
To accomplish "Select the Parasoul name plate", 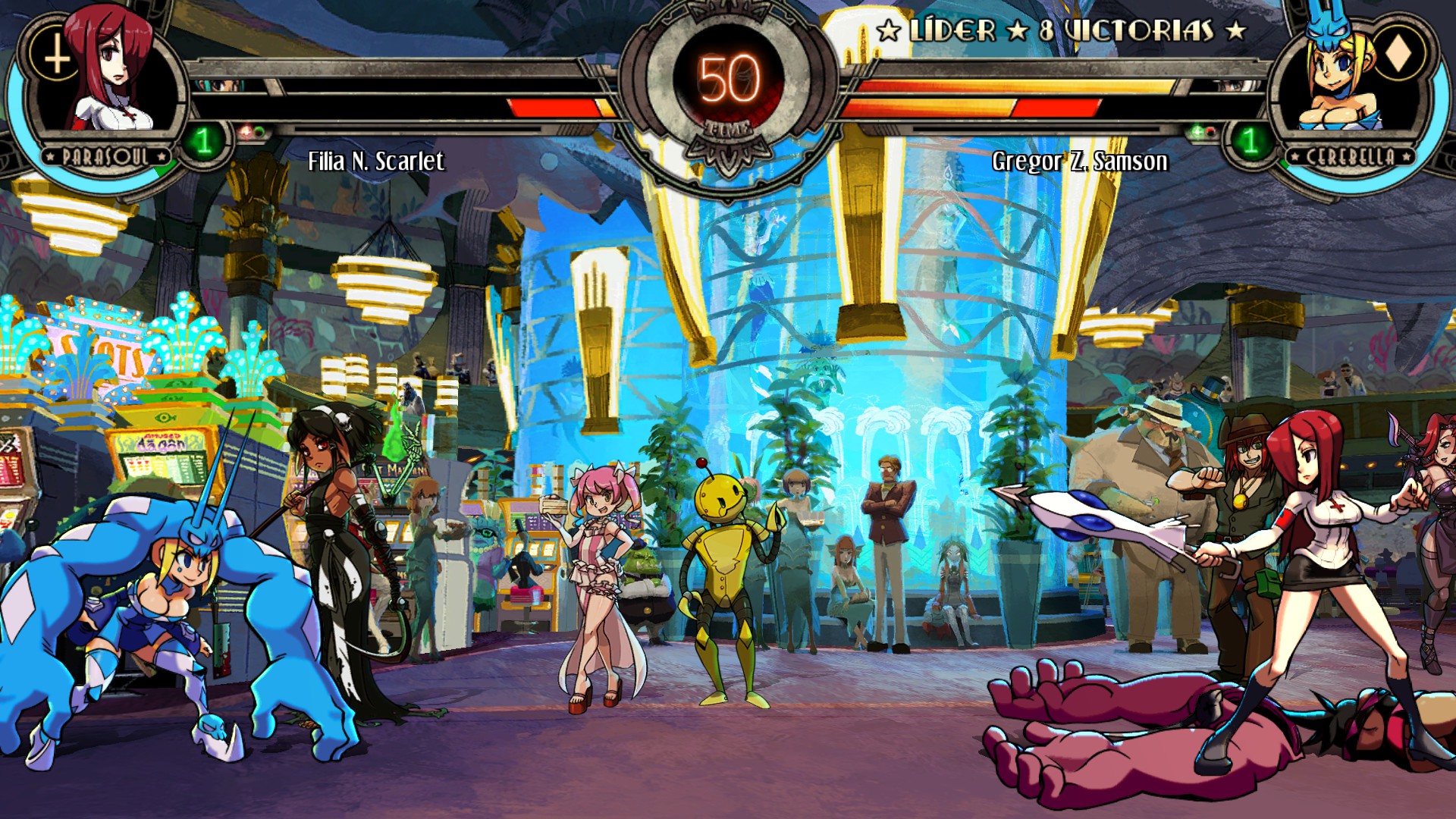I will point(106,157).
